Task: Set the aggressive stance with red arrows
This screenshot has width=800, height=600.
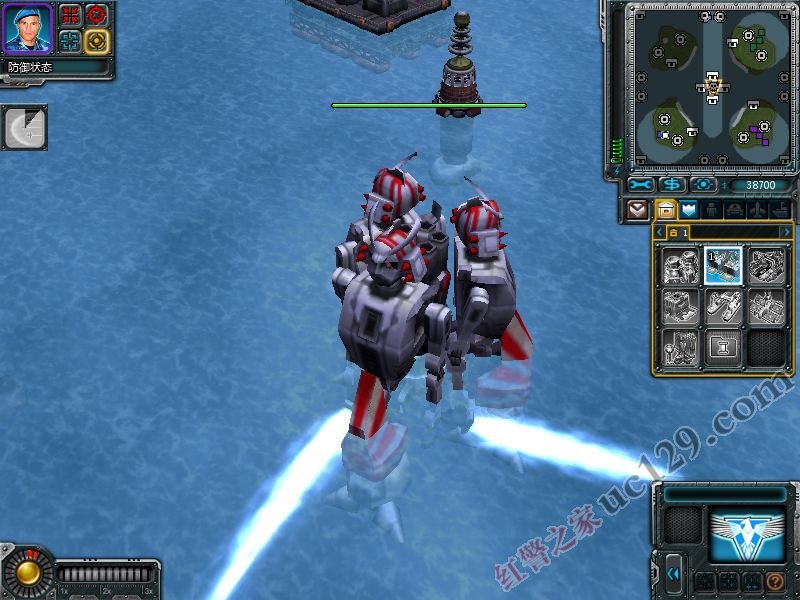Action: pos(70,14)
